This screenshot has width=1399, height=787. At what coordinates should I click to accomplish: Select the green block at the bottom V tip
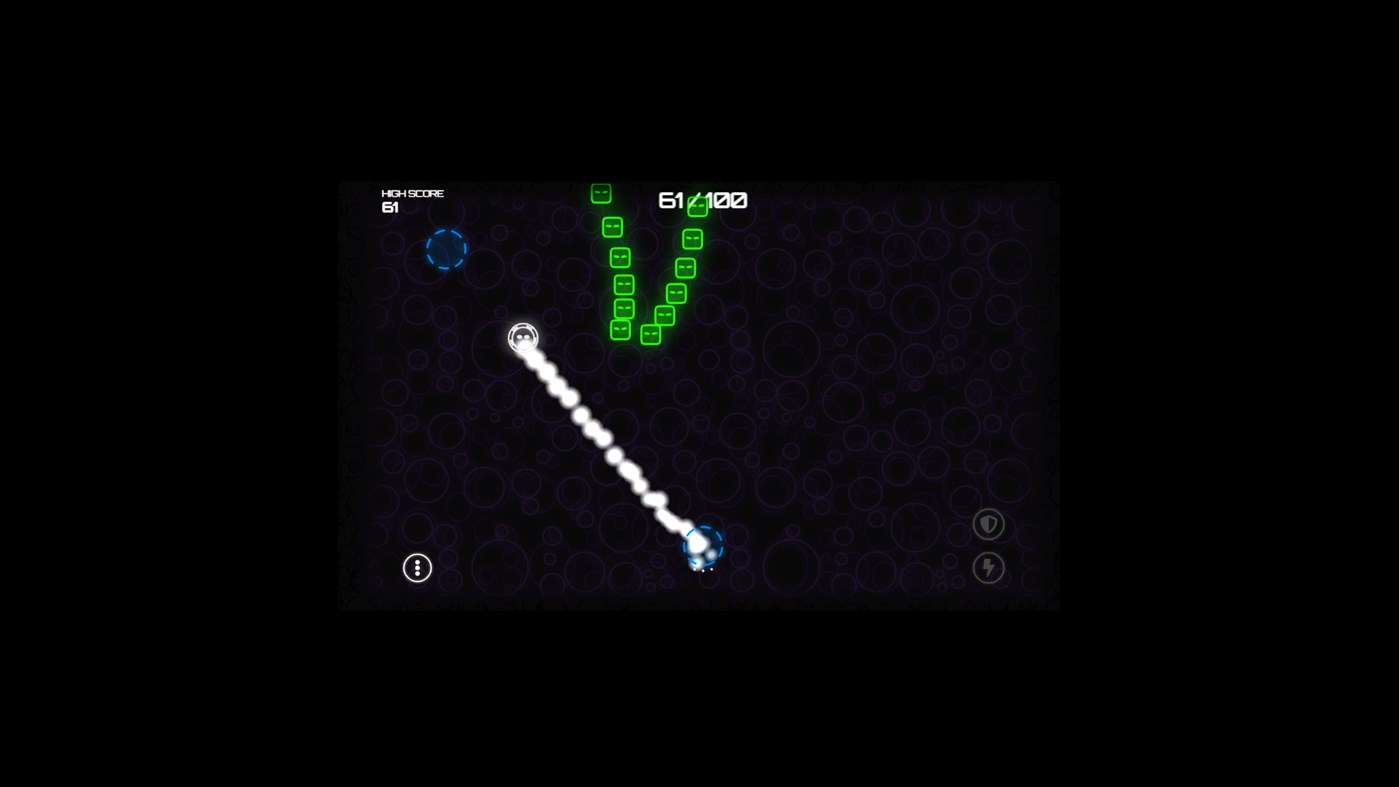[650, 333]
